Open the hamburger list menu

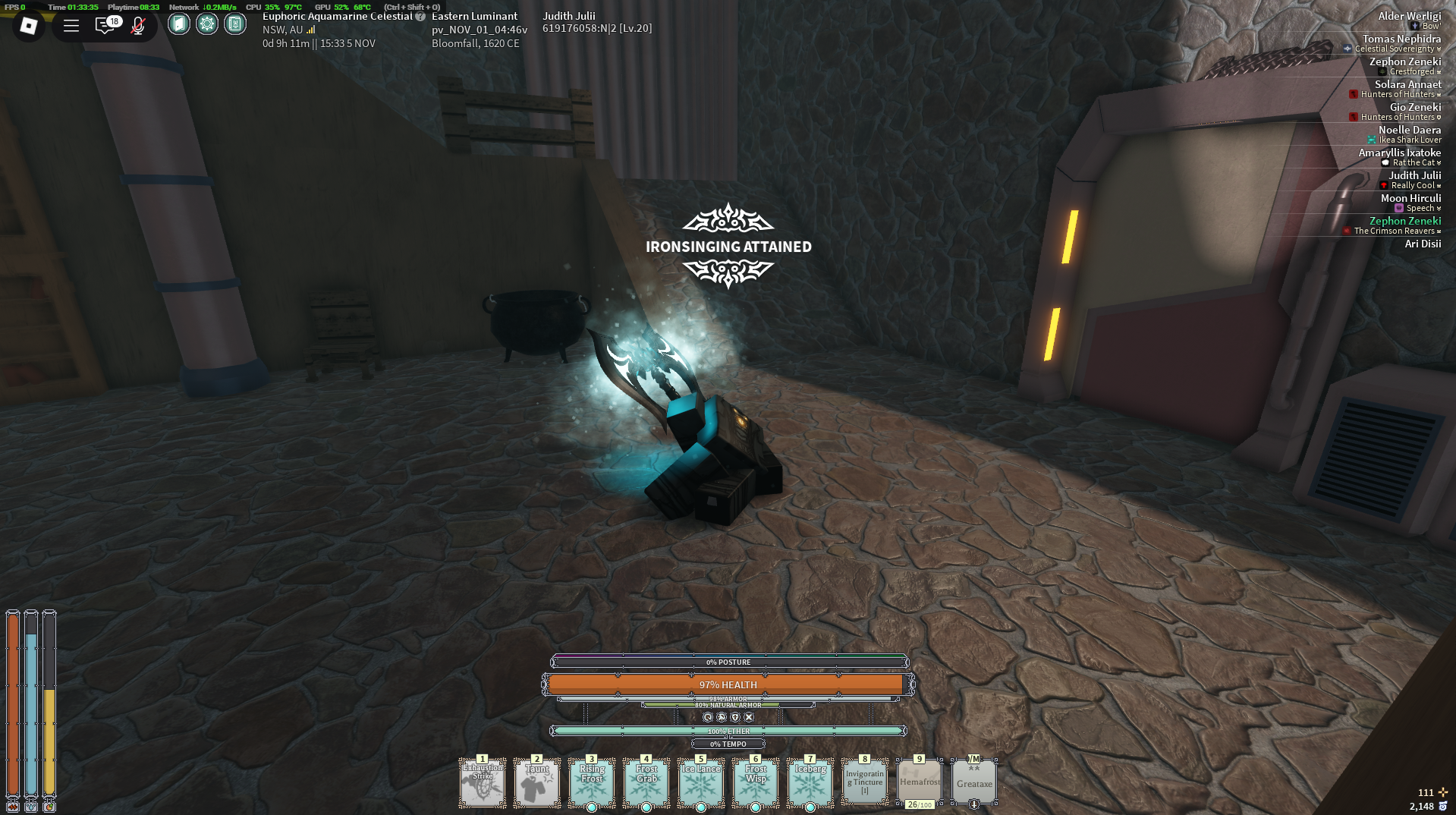tap(71, 26)
